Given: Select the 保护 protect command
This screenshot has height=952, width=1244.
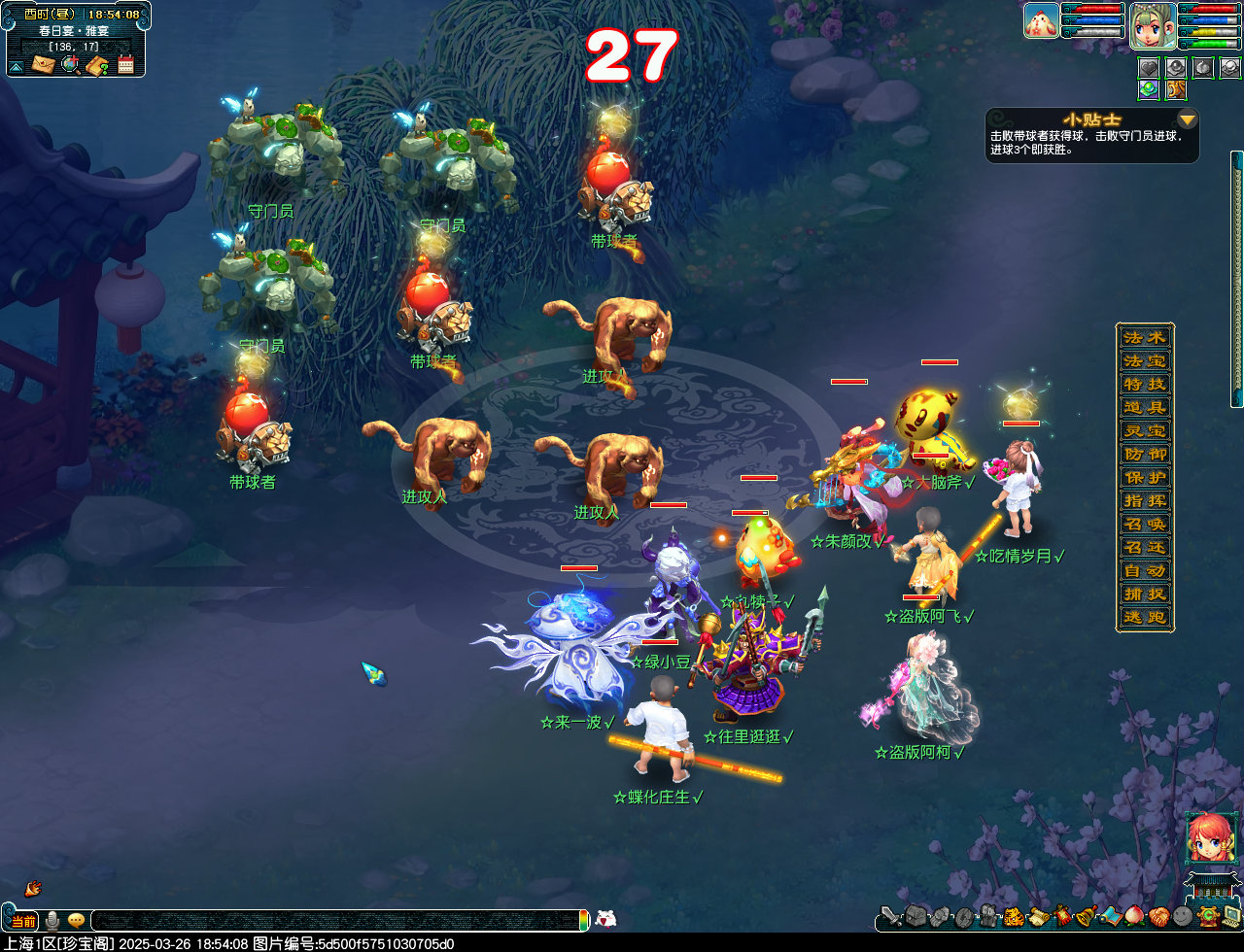Looking at the screenshot, I should [1144, 478].
